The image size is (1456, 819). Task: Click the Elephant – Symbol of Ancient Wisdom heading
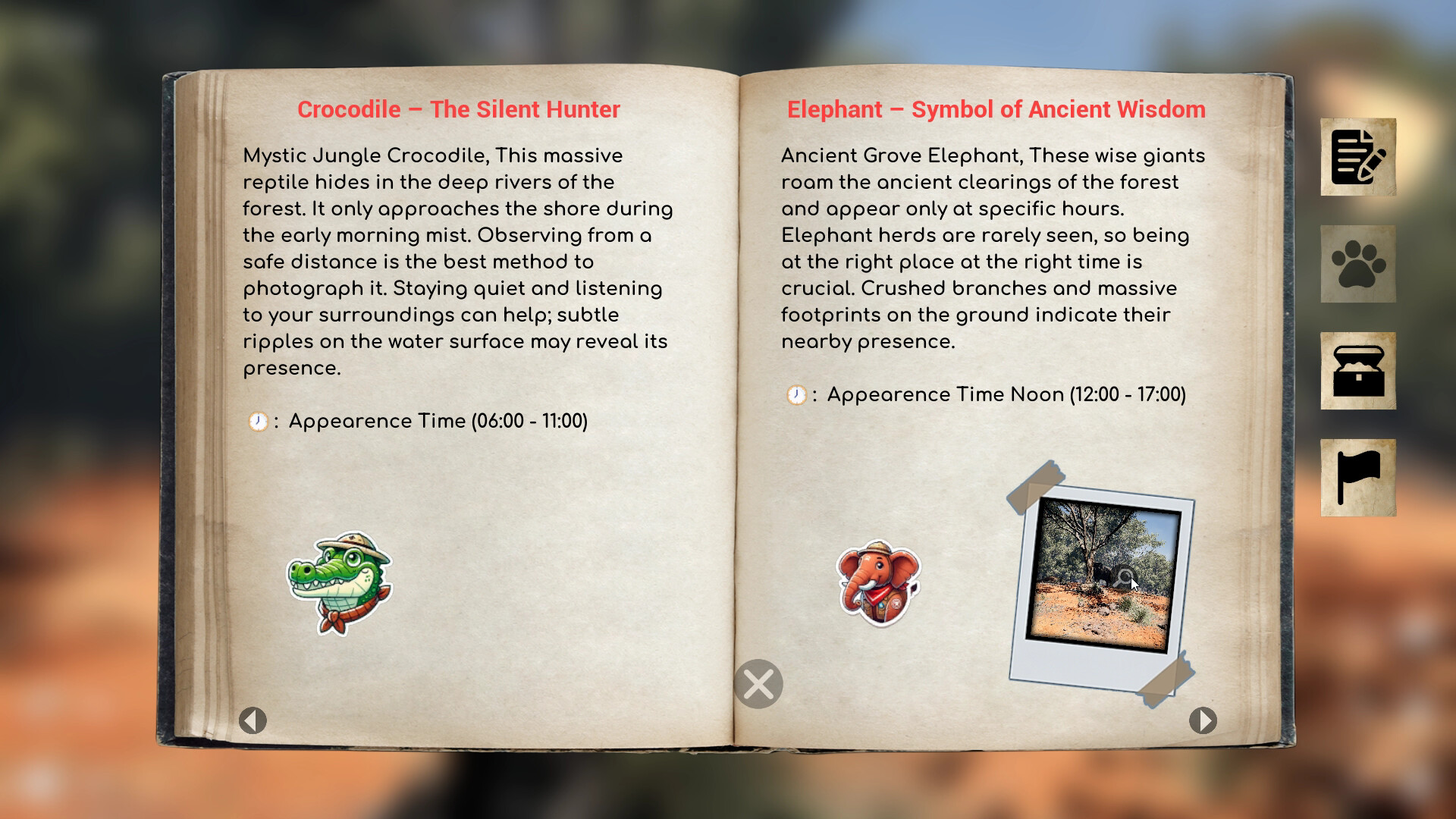996,109
